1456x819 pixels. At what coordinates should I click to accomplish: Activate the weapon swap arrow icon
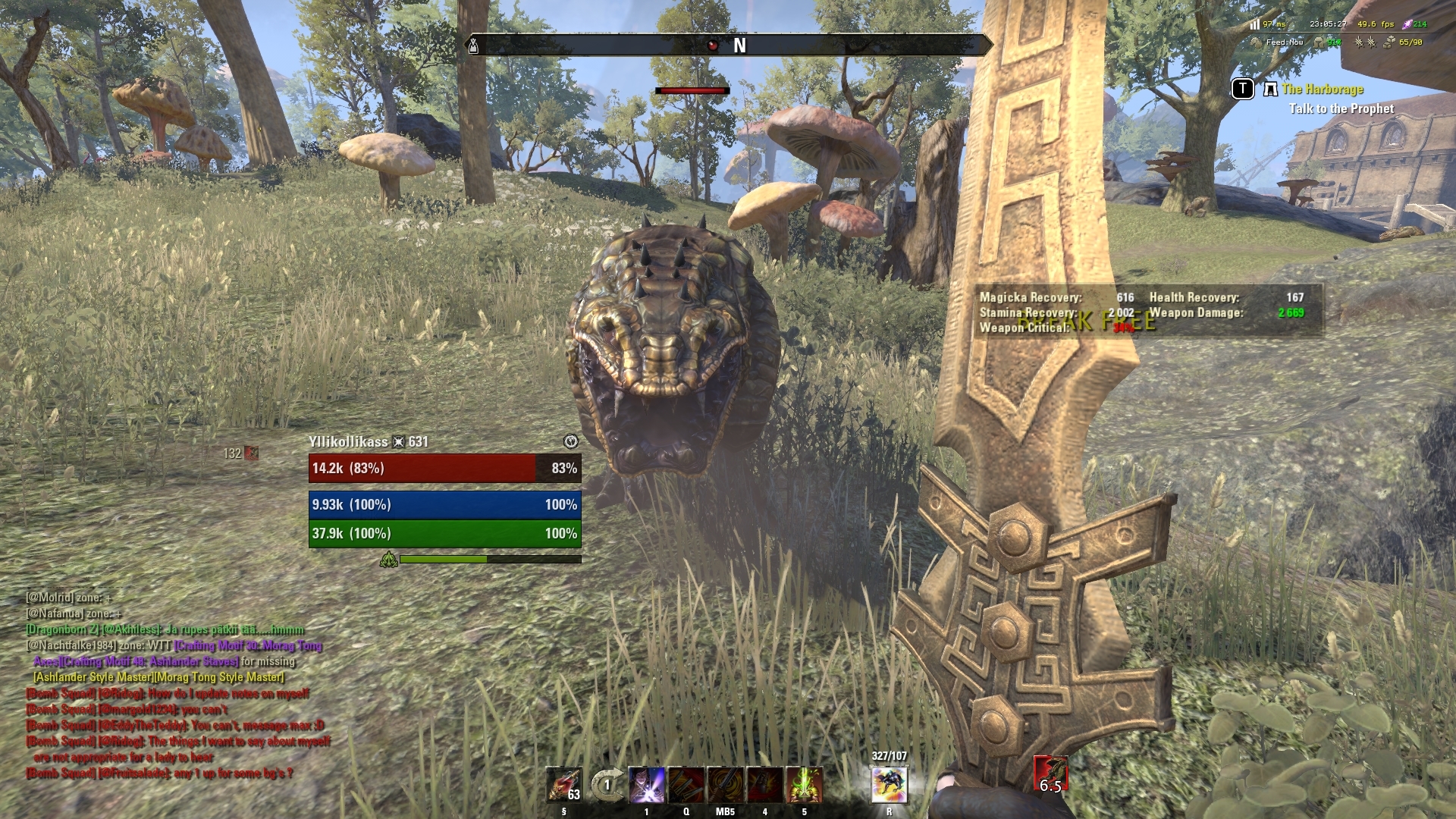click(x=607, y=785)
